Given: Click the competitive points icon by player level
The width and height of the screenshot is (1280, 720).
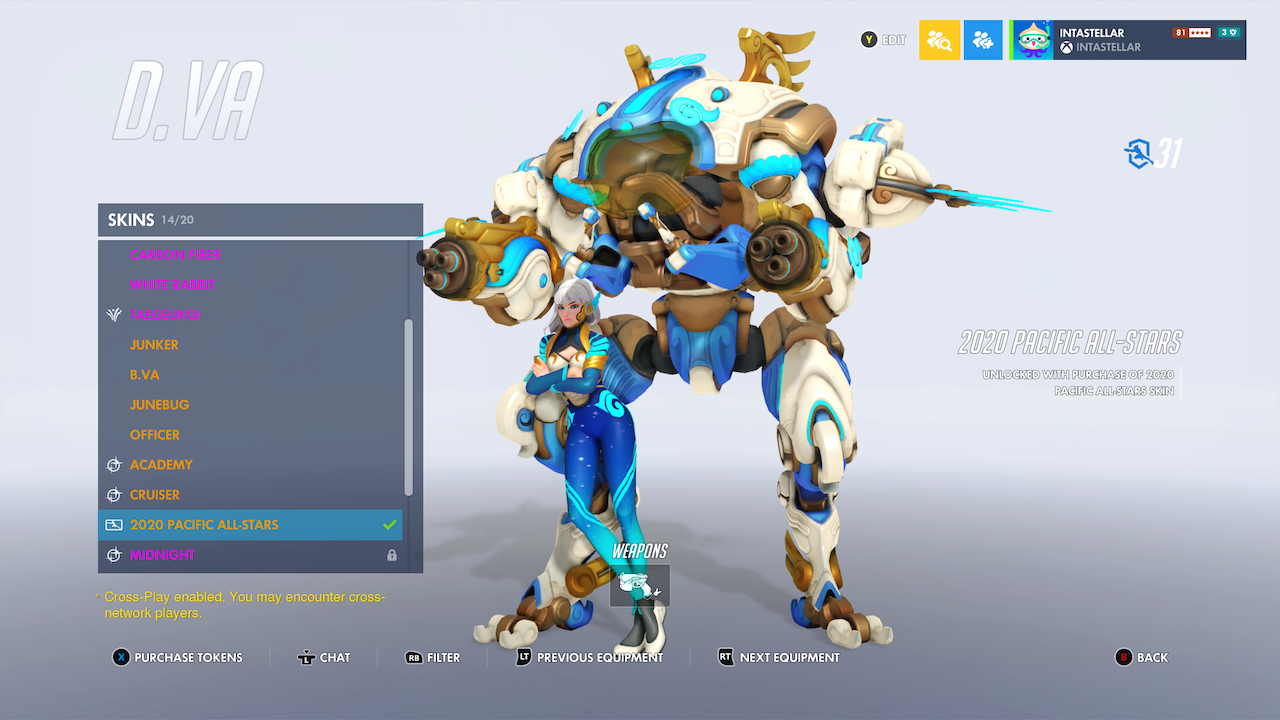Looking at the screenshot, I should [1229, 31].
